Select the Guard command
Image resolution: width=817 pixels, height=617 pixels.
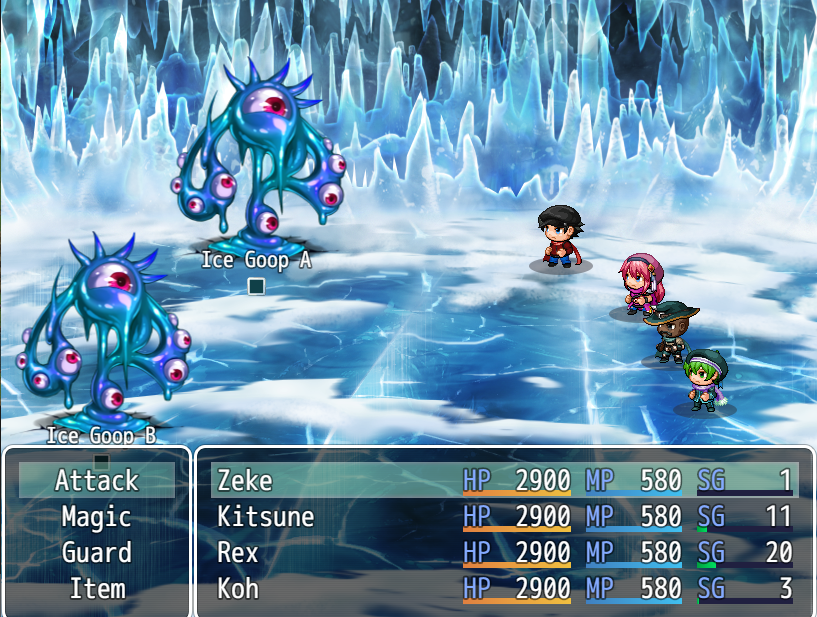pos(97,553)
